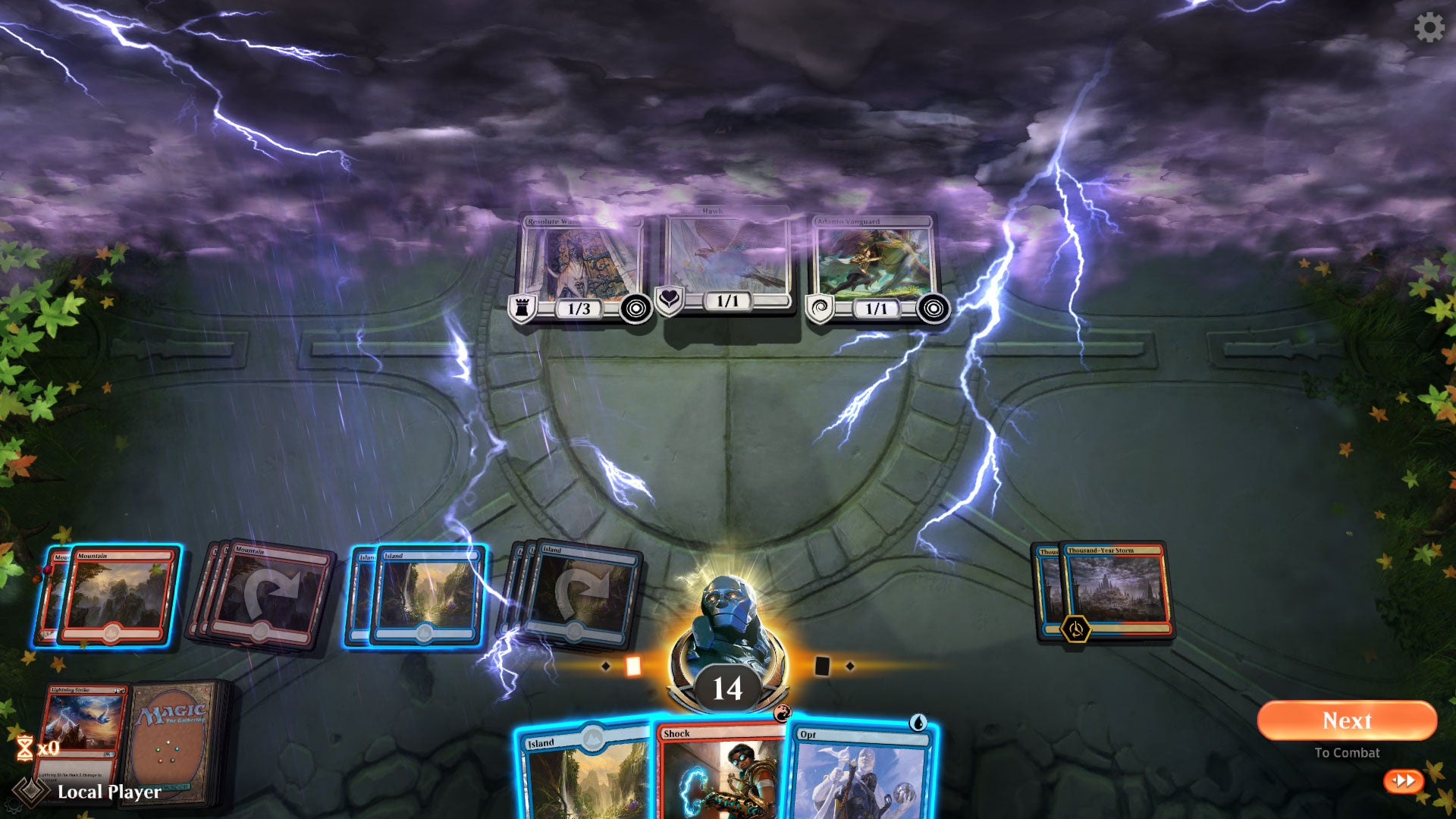Click the Local Player rank emblem
The width and height of the screenshot is (1456, 819).
[32, 791]
